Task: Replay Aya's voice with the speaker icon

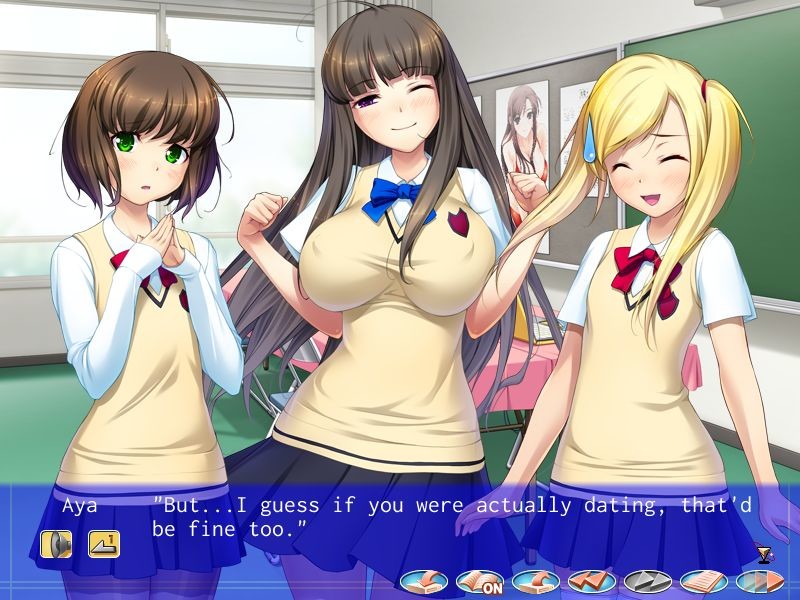Action: click(x=56, y=543)
